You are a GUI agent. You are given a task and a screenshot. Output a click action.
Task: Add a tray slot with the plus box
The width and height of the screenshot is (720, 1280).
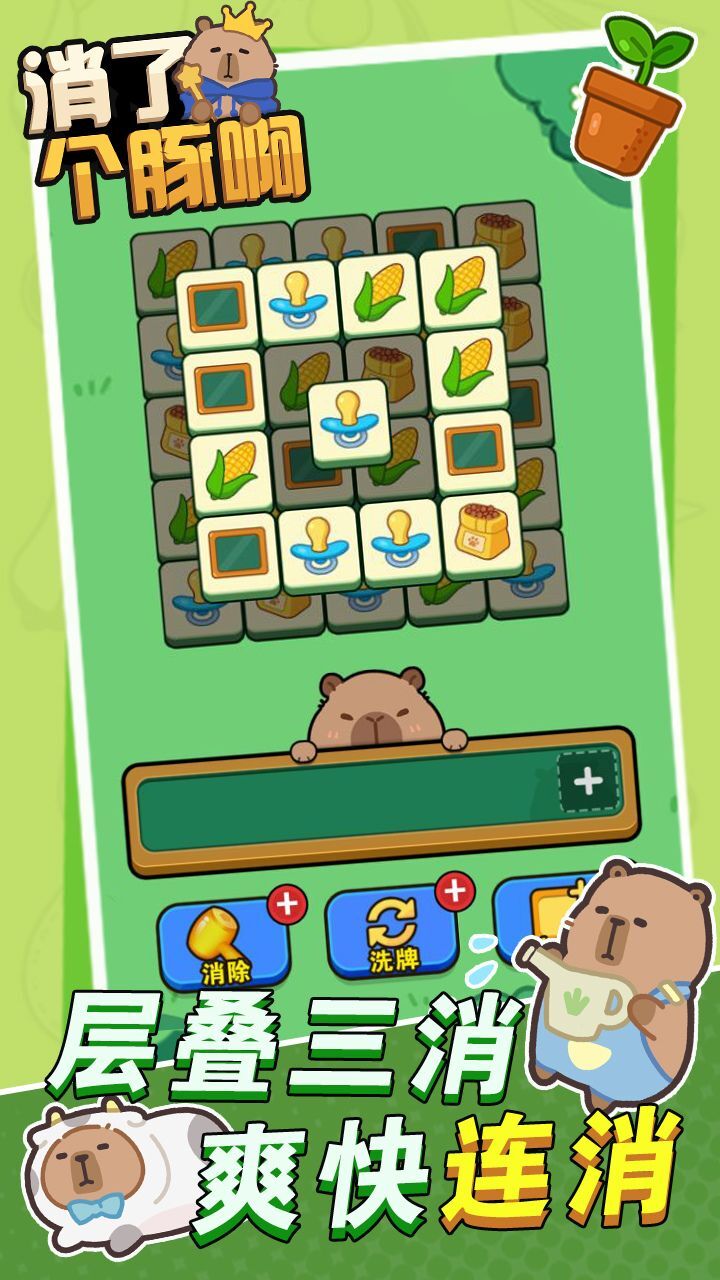pyautogui.click(x=587, y=781)
